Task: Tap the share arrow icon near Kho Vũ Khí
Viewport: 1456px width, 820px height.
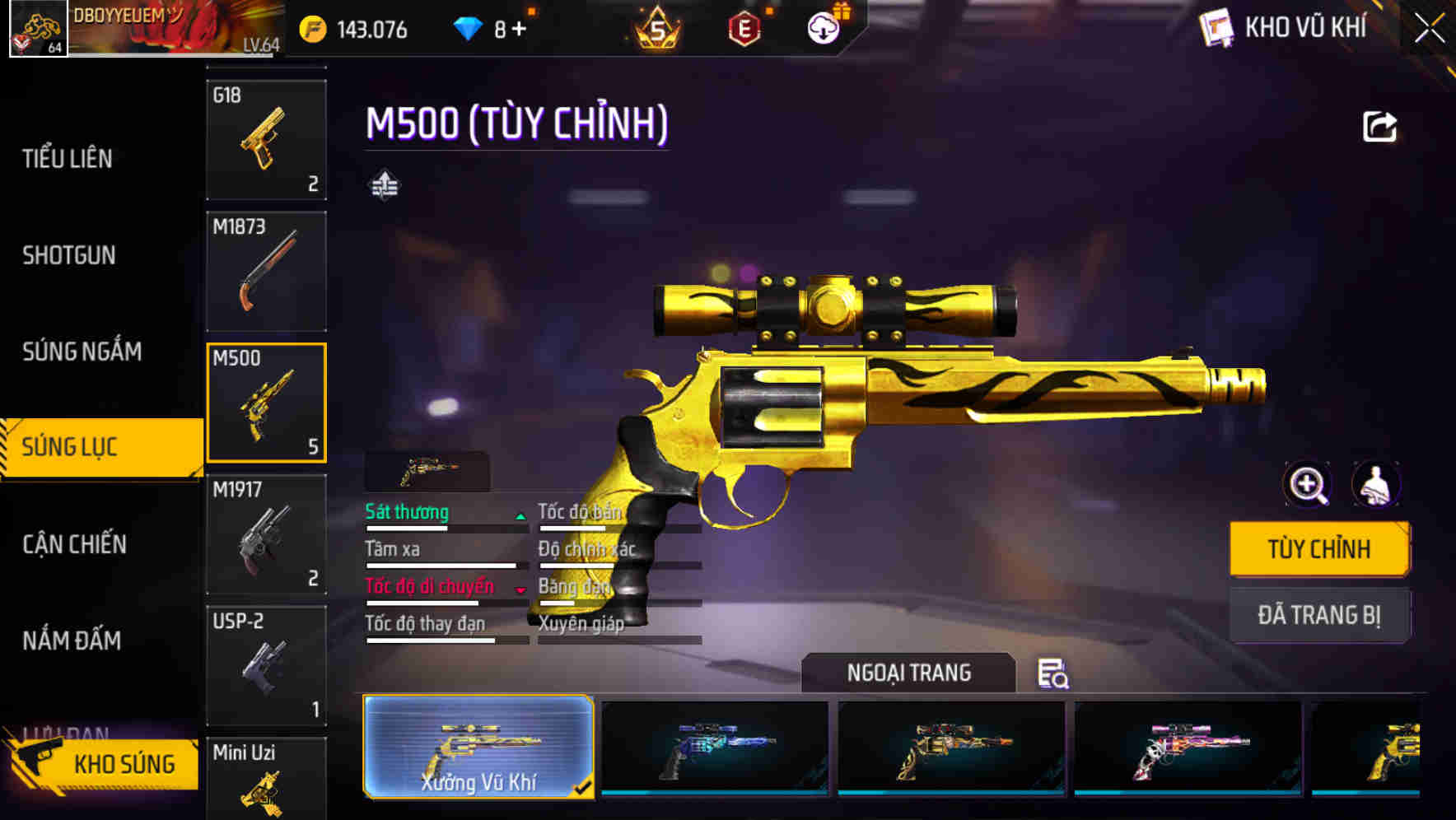Action: coord(1379,125)
